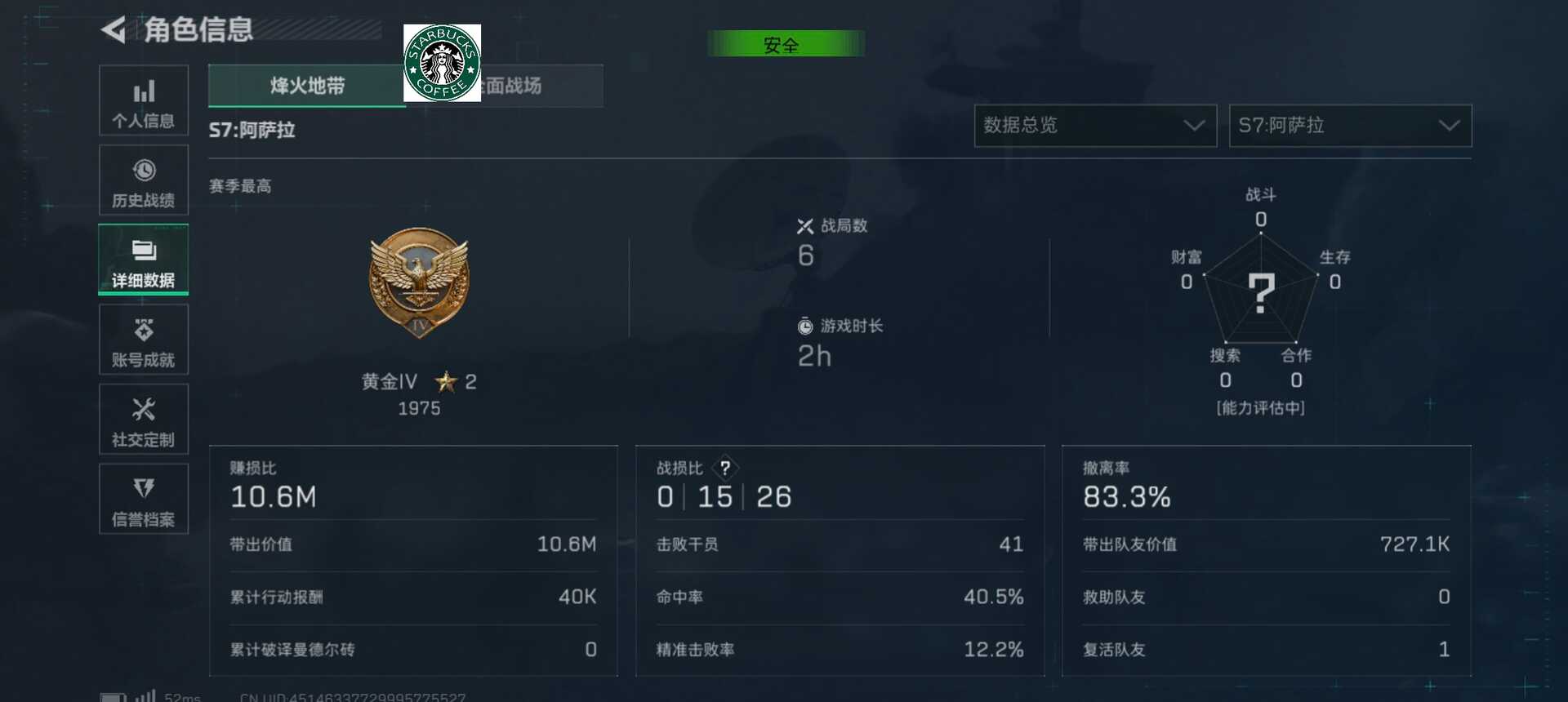Expand the S7:阿萨拉 season selector

coord(1349,126)
